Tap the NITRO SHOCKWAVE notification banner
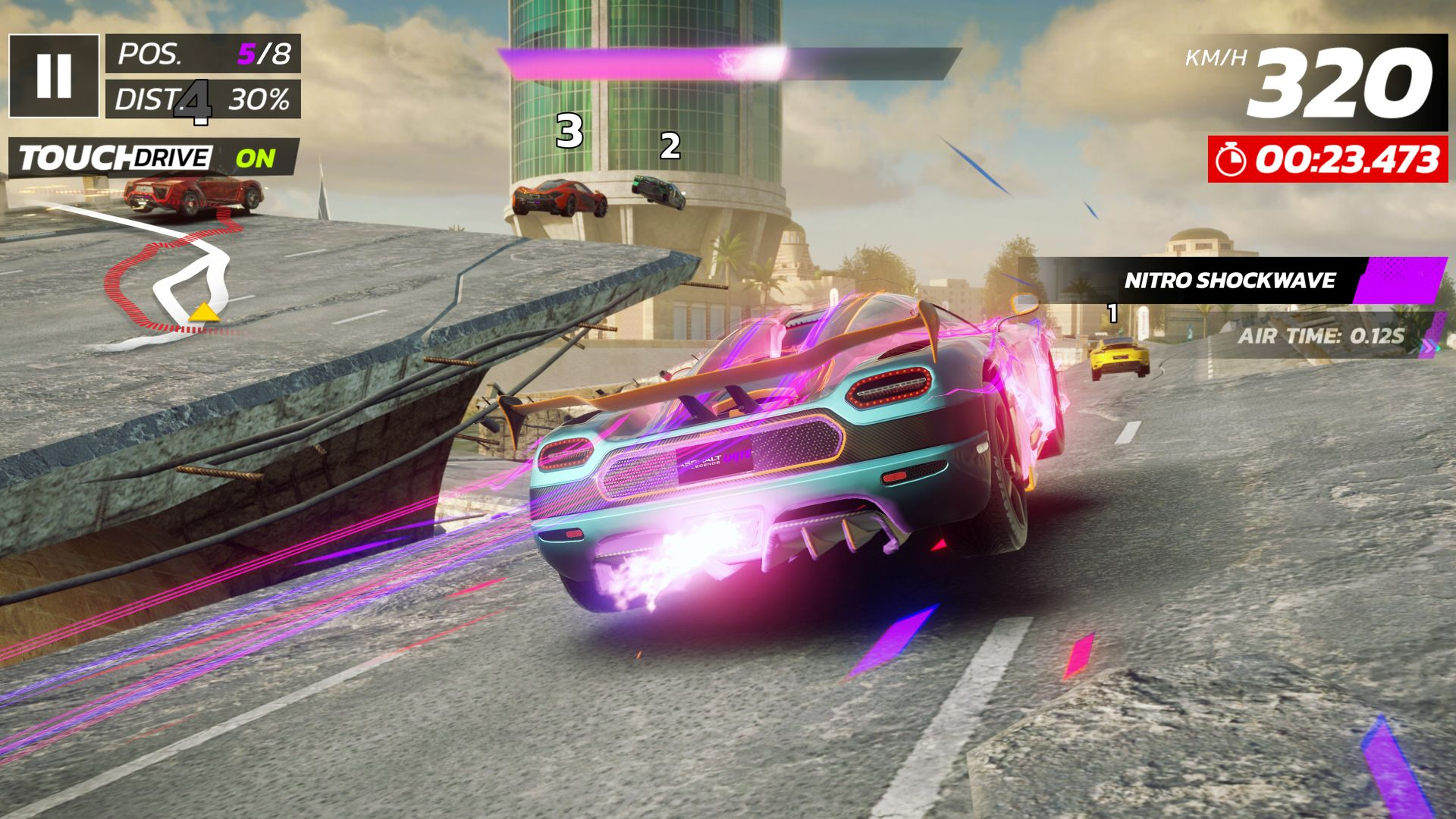 coord(1228,282)
